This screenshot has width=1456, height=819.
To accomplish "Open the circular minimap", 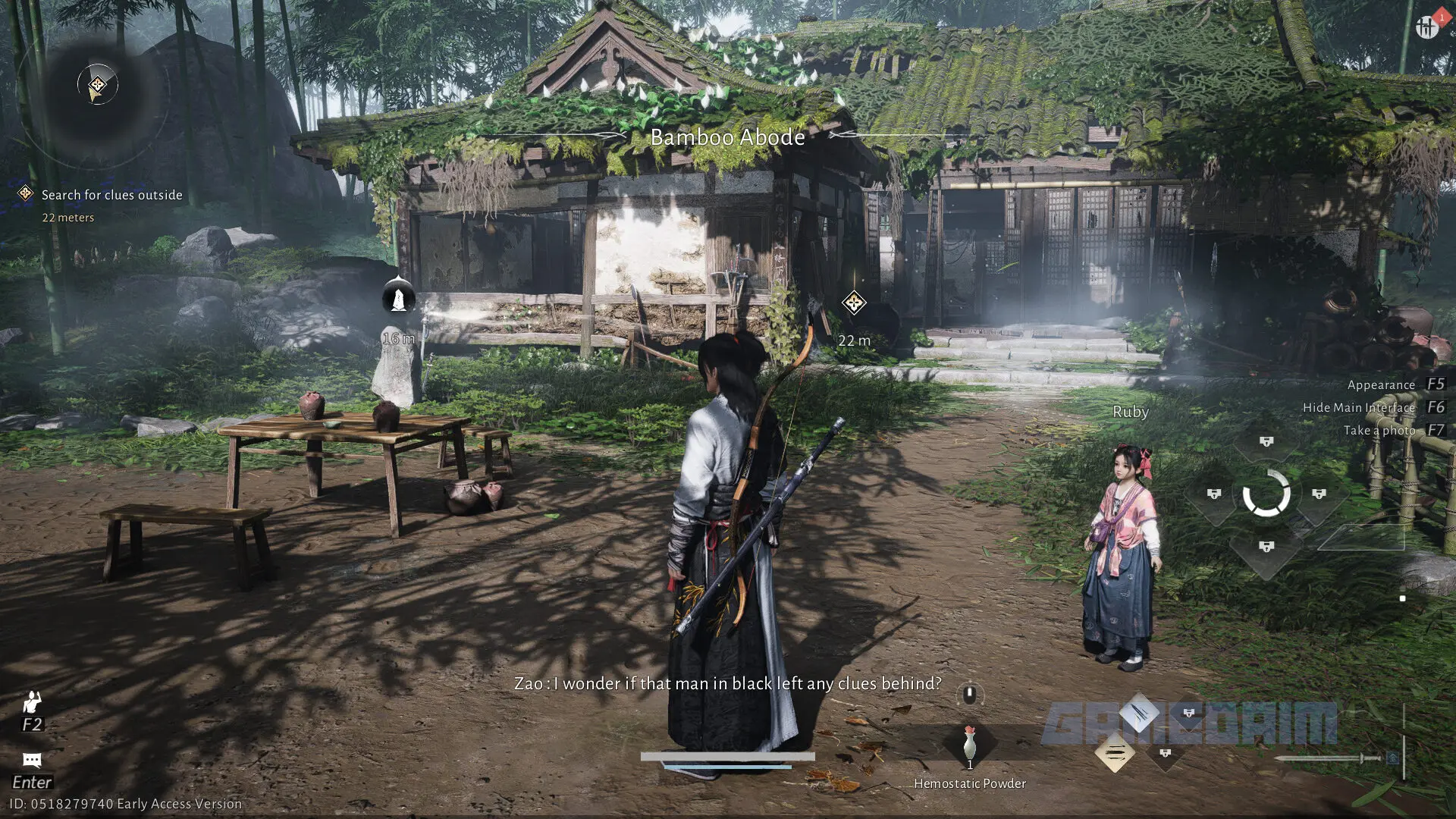I will 97,85.
